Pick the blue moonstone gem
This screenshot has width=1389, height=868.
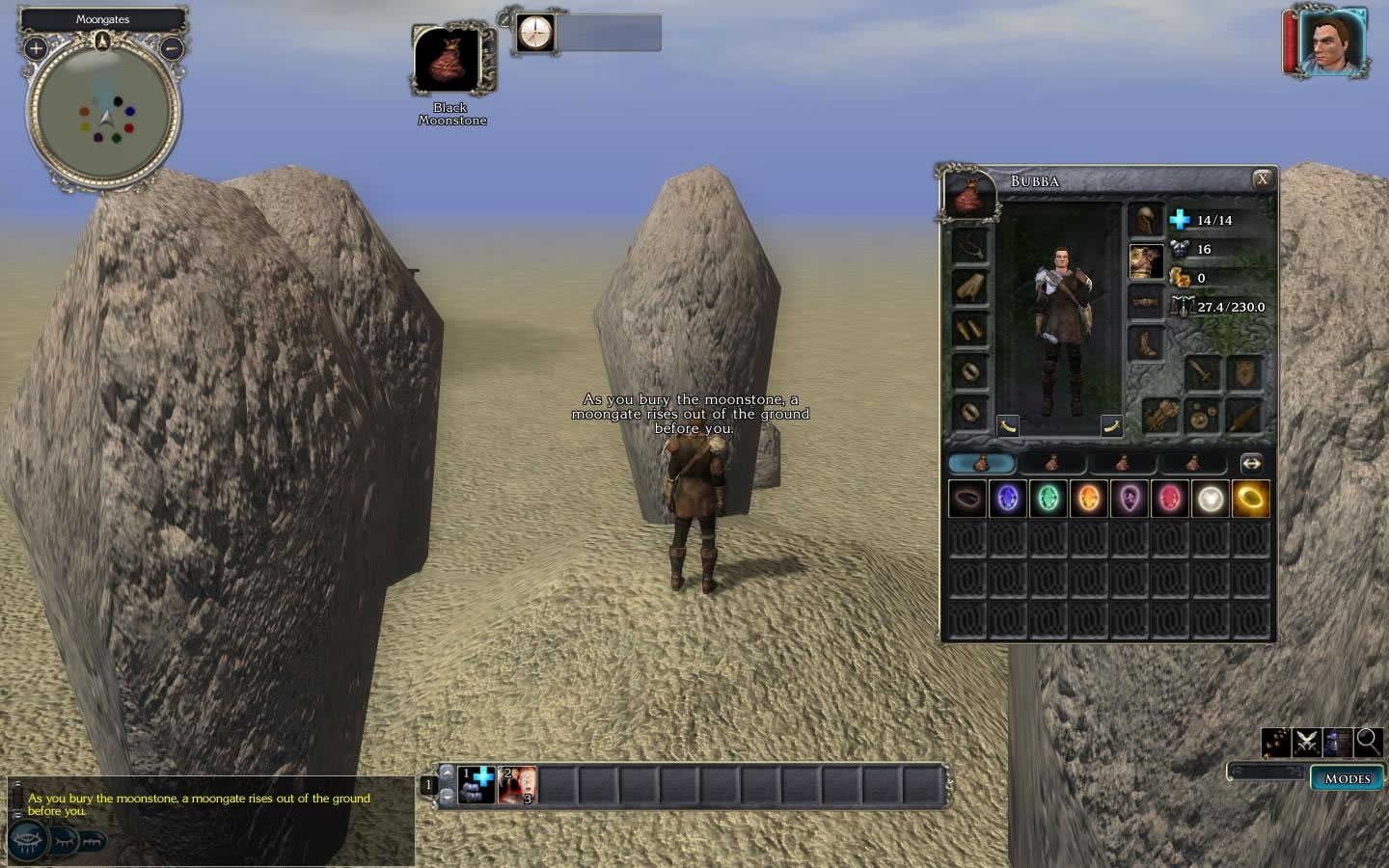pos(1008,499)
